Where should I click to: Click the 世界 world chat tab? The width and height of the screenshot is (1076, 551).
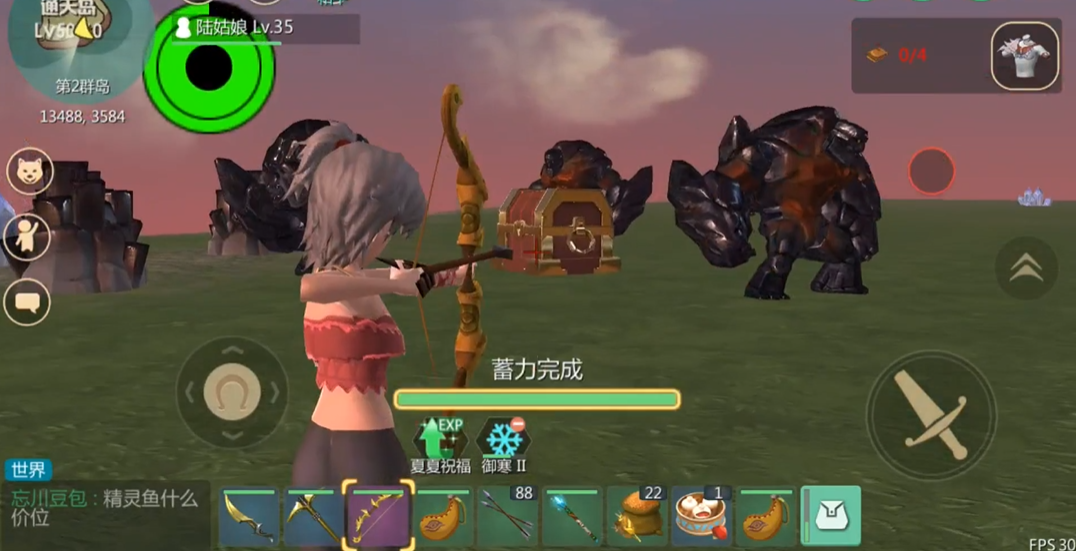(x=28, y=470)
